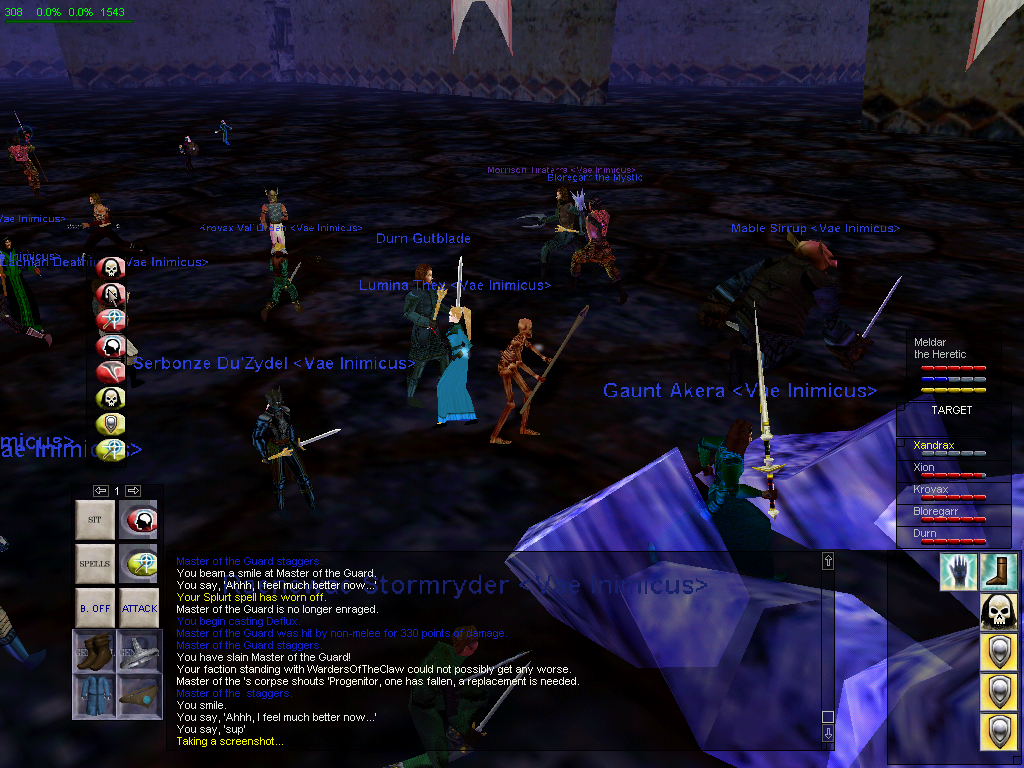Pick Durn in the group list
The image size is (1024, 768).
coord(925,534)
